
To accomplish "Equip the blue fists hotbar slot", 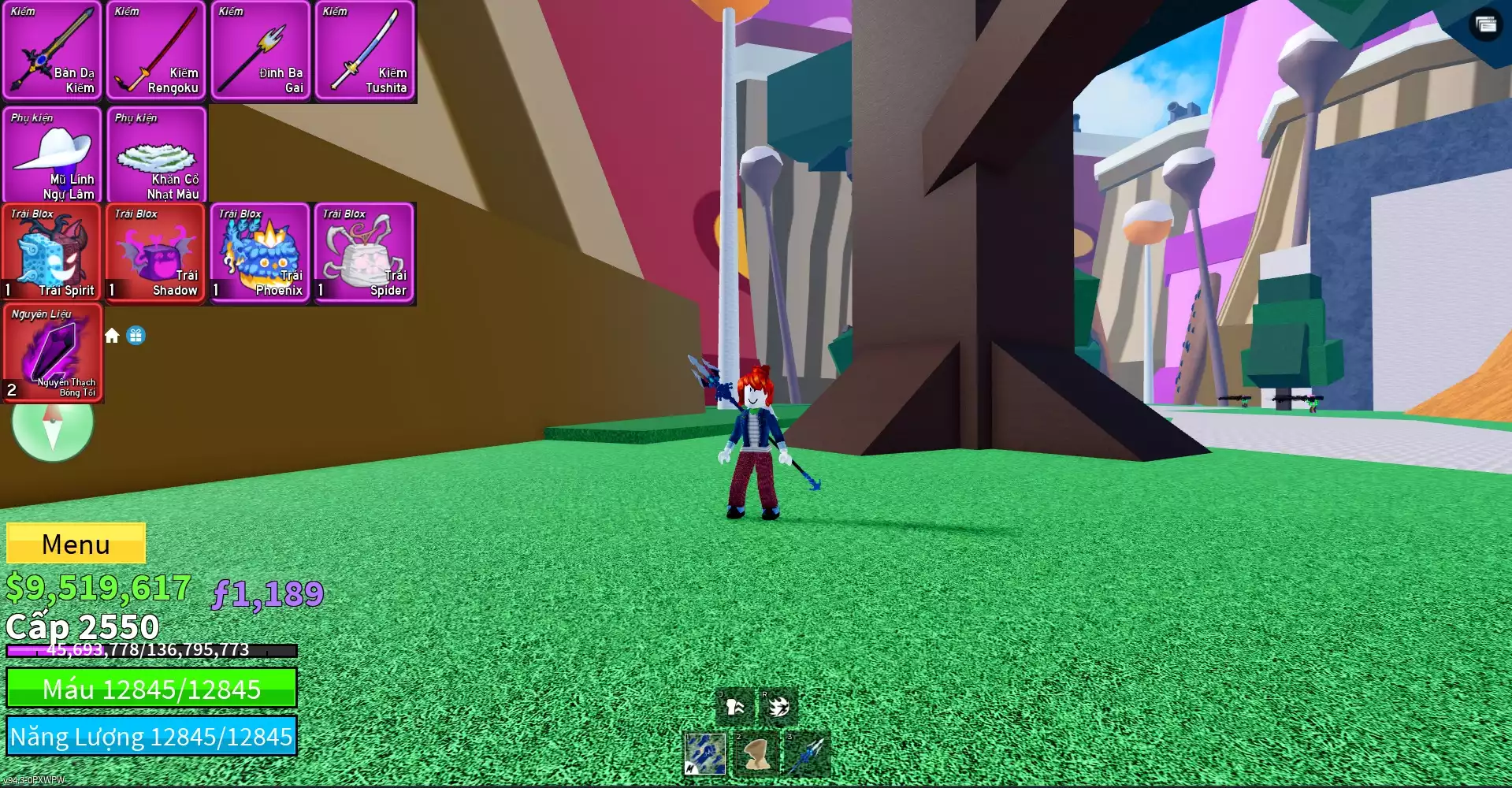I will click(705, 754).
